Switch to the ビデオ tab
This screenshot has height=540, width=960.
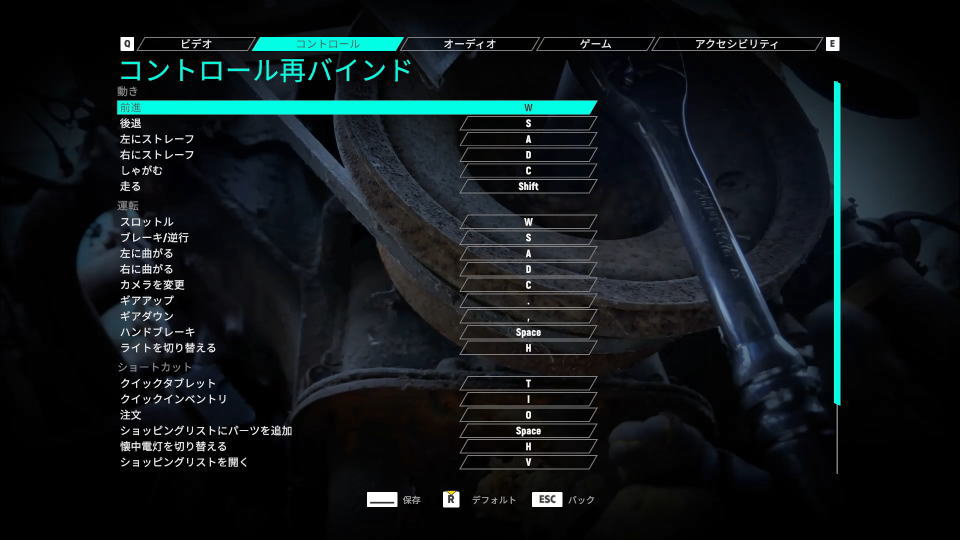[x=196, y=44]
